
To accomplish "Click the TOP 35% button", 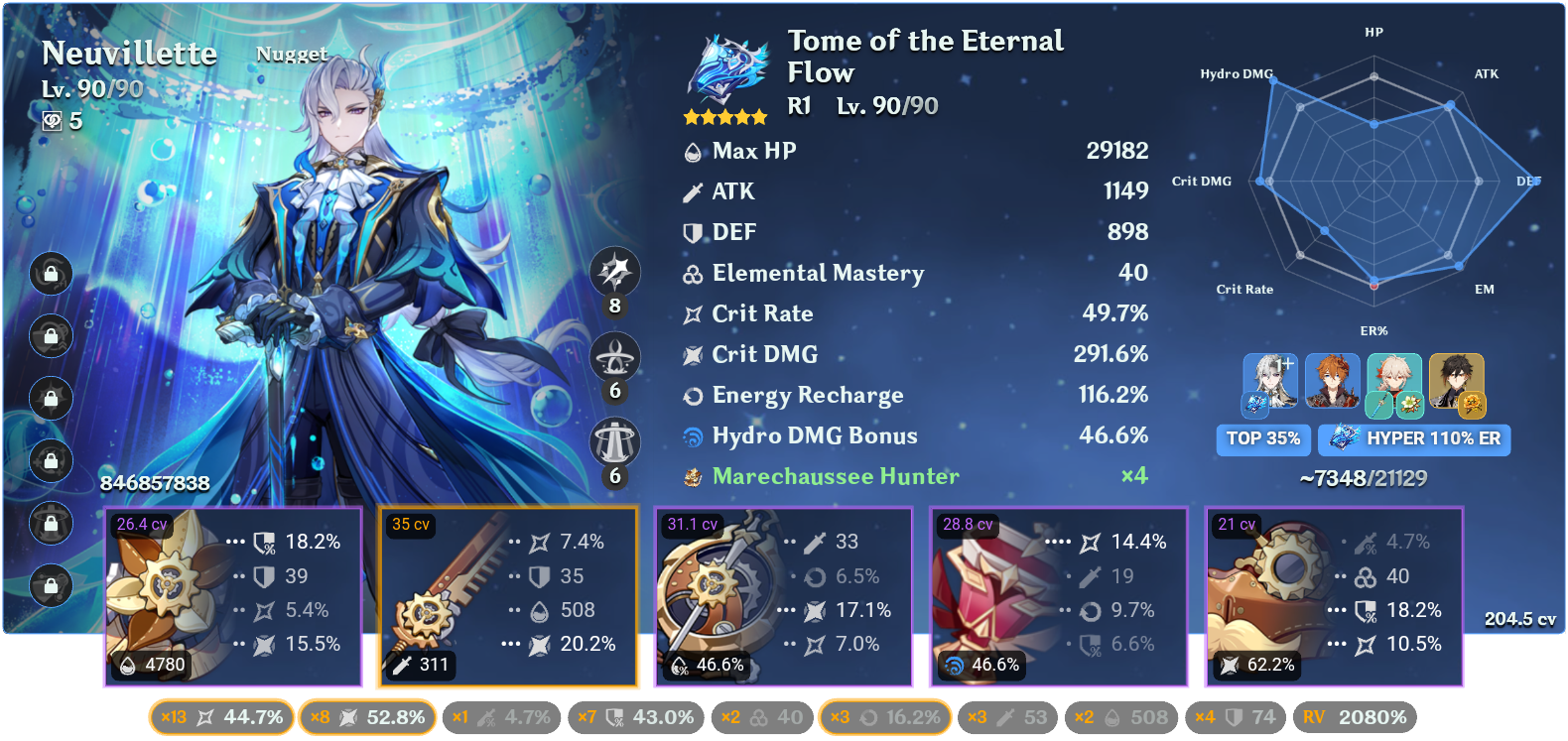I will pyautogui.click(x=1263, y=439).
